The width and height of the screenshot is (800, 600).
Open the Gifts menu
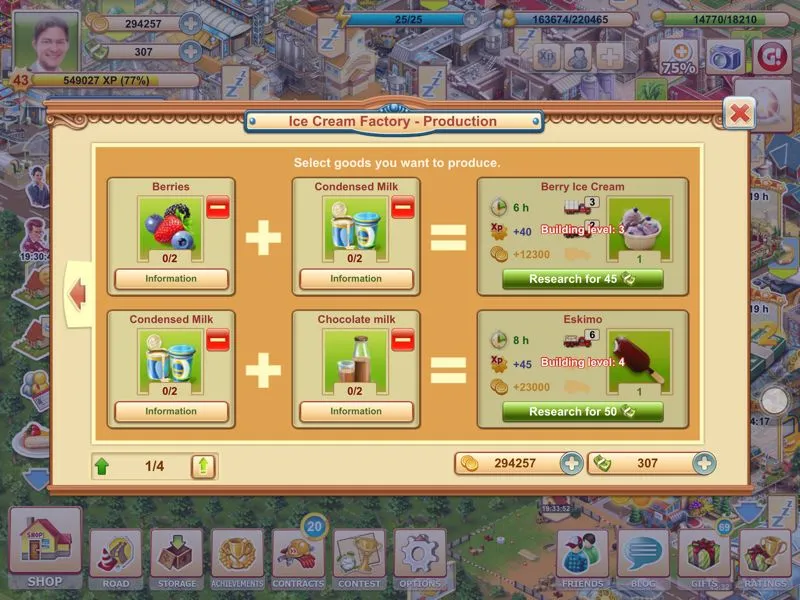coord(704,556)
